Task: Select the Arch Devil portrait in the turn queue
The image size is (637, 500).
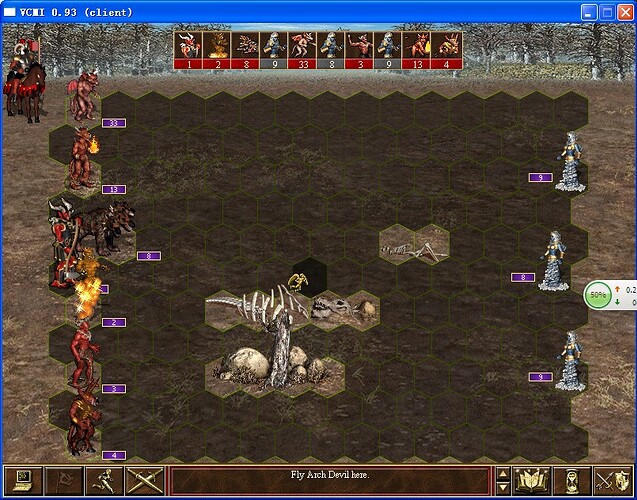Action: (188, 49)
